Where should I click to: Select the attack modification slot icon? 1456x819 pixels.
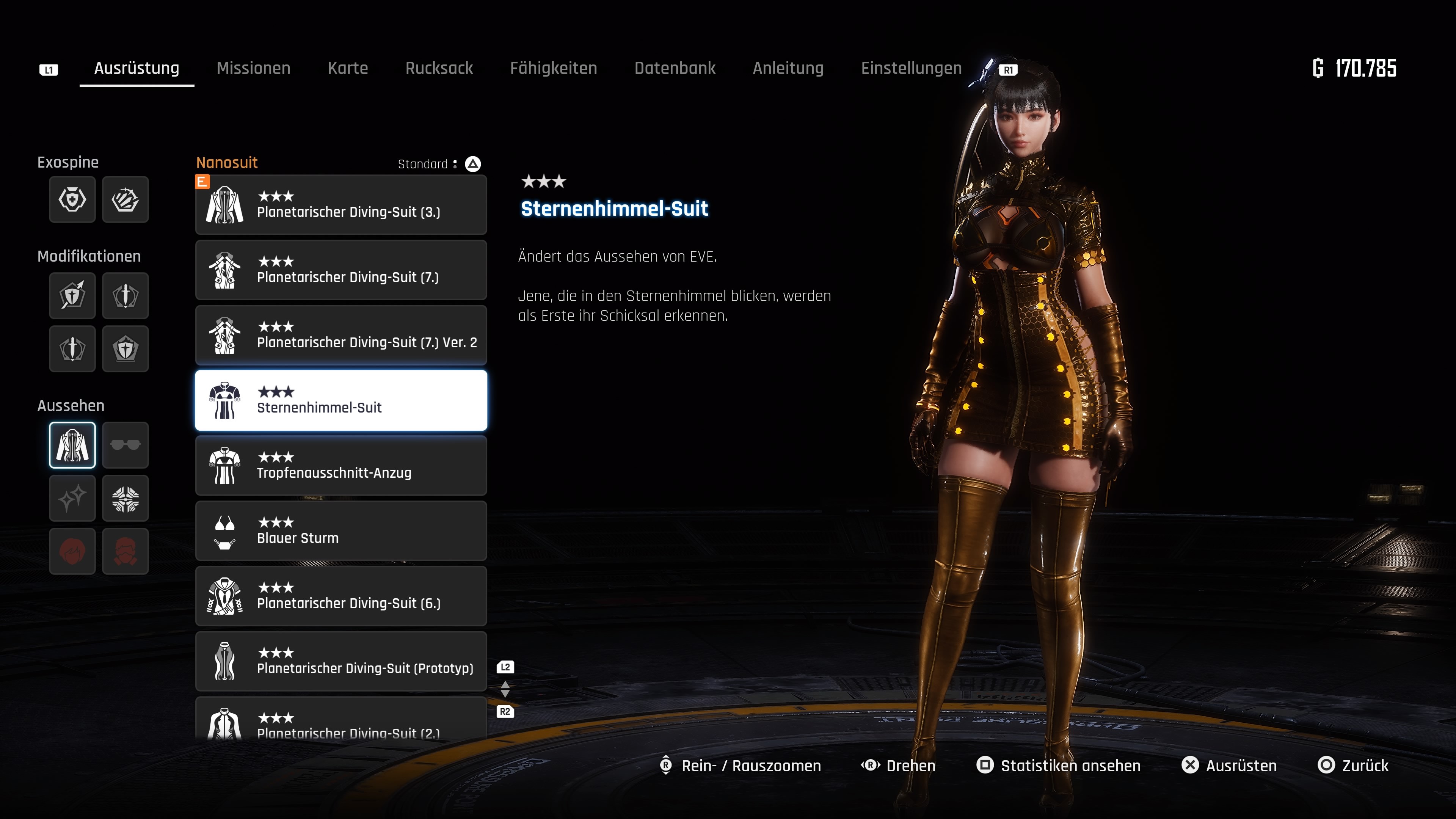pos(72,295)
